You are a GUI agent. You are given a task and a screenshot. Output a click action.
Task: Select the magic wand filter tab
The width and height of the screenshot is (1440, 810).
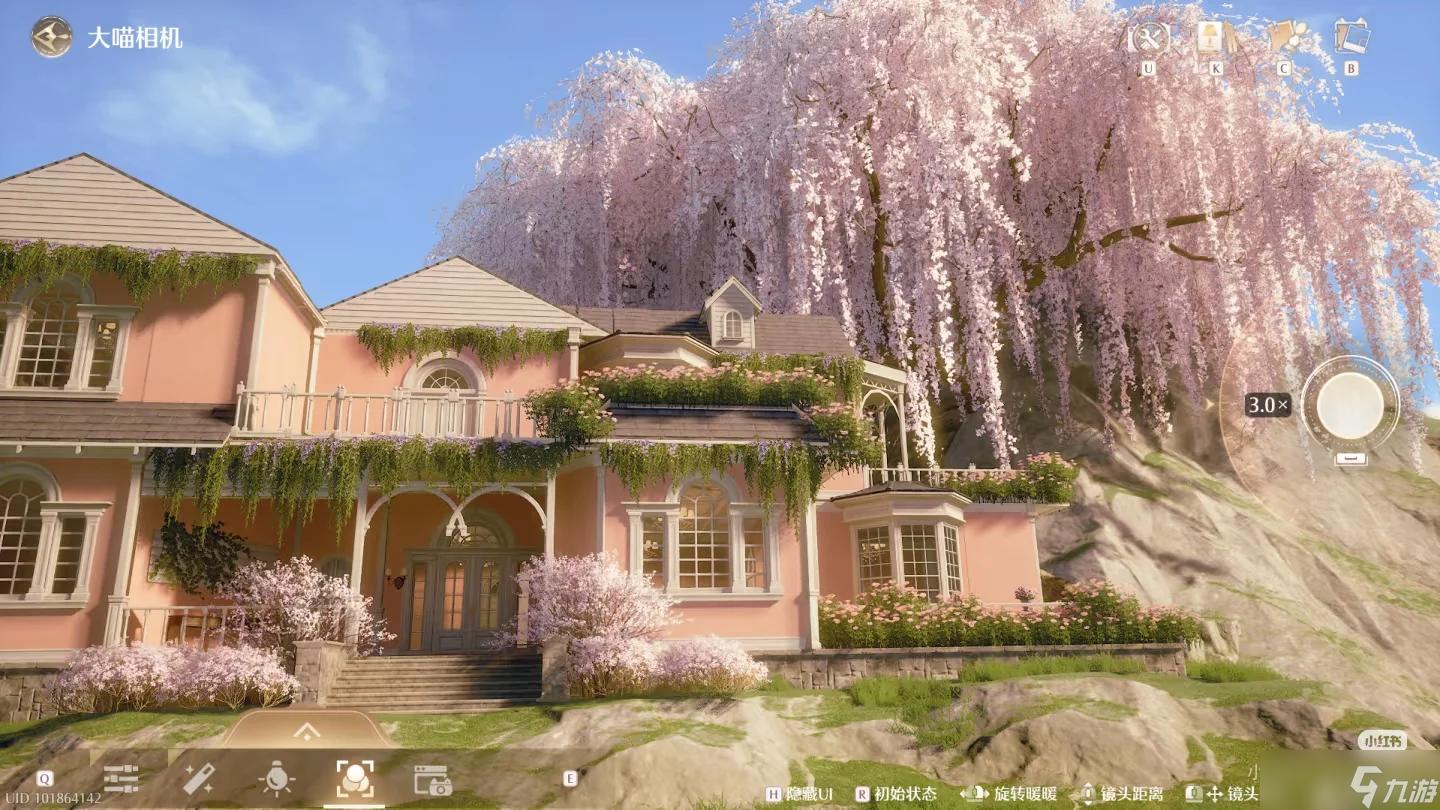[198, 779]
